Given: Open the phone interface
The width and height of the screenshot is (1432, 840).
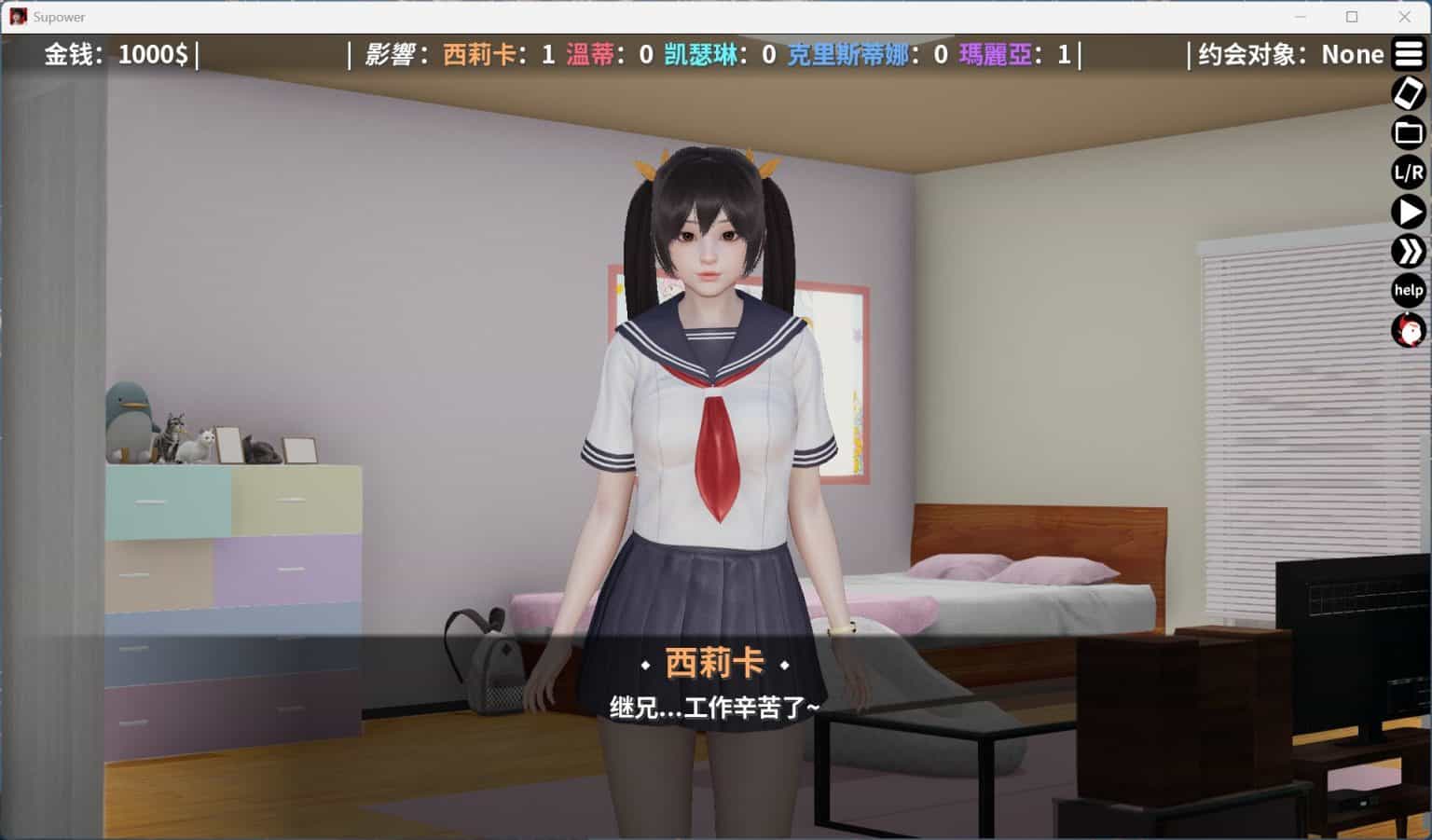Looking at the screenshot, I should point(1409,93).
